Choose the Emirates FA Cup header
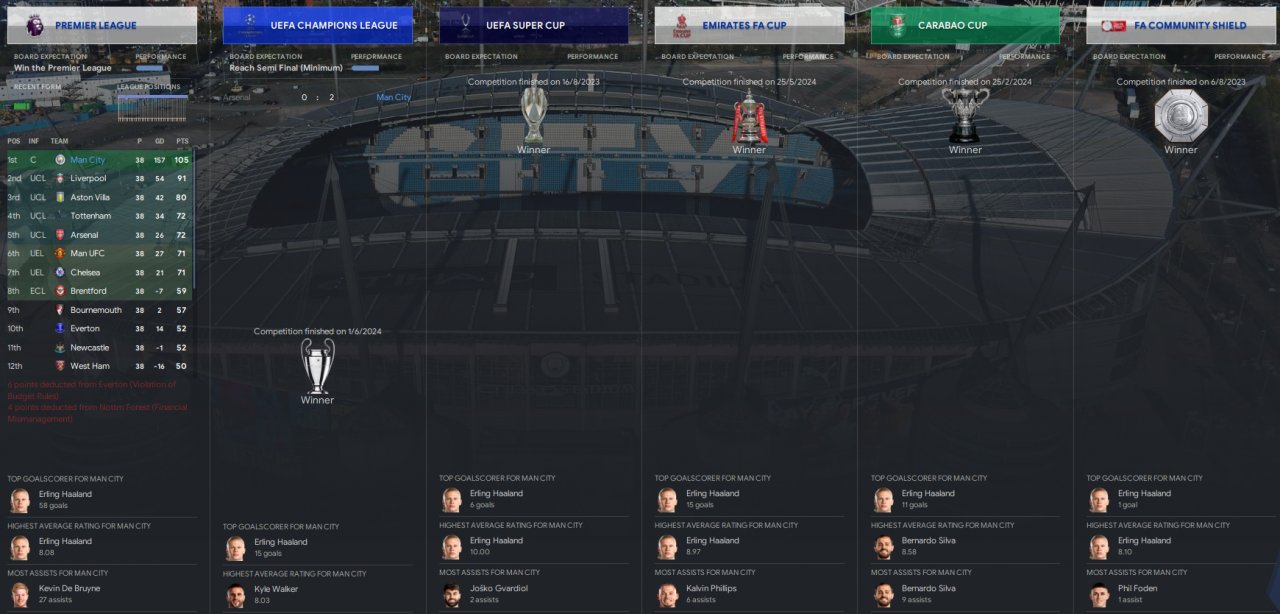Screen dimensions: 1280x614 click(749, 25)
